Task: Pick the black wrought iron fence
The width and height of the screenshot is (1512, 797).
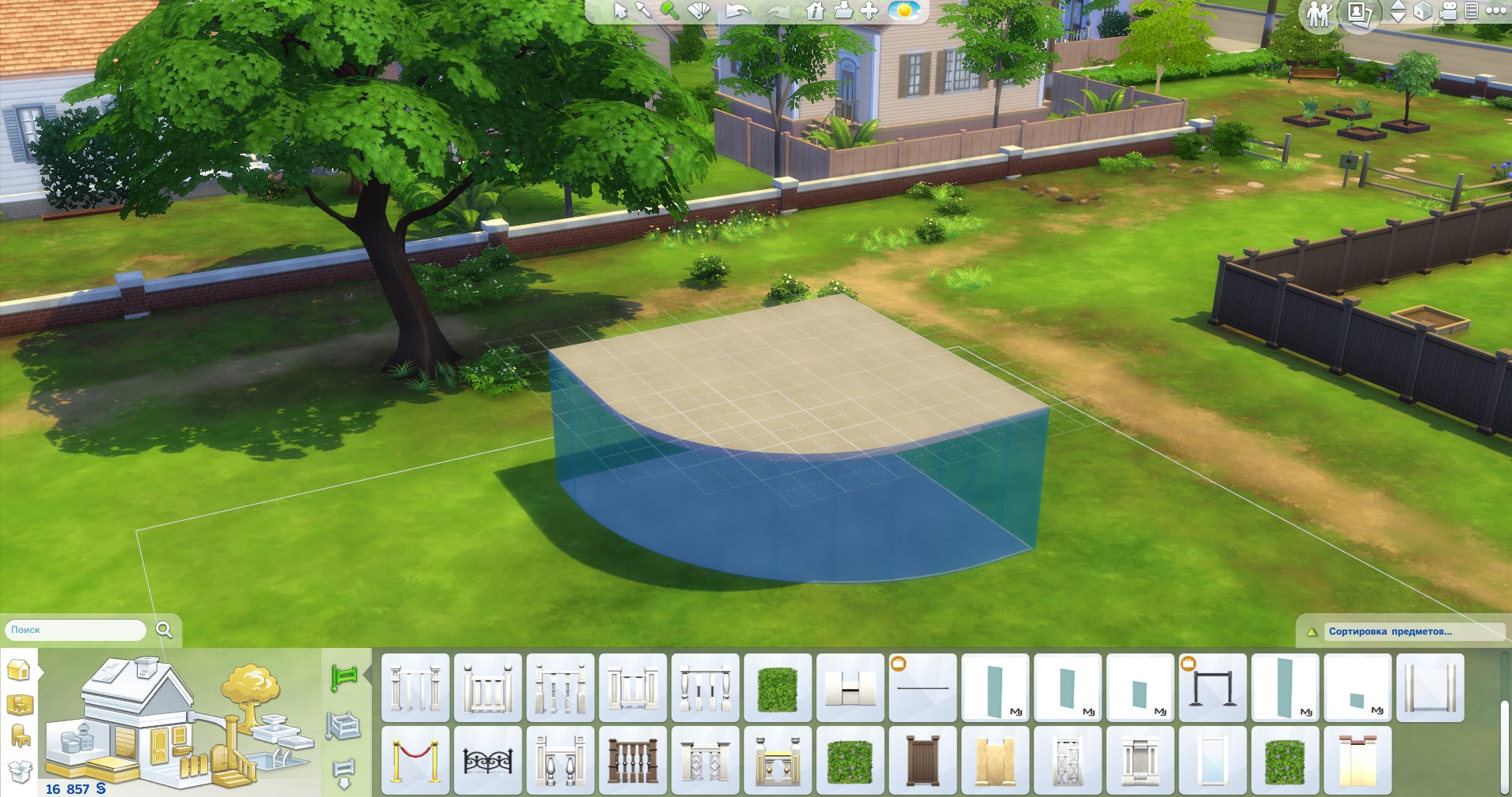Action: pyautogui.click(x=488, y=760)
